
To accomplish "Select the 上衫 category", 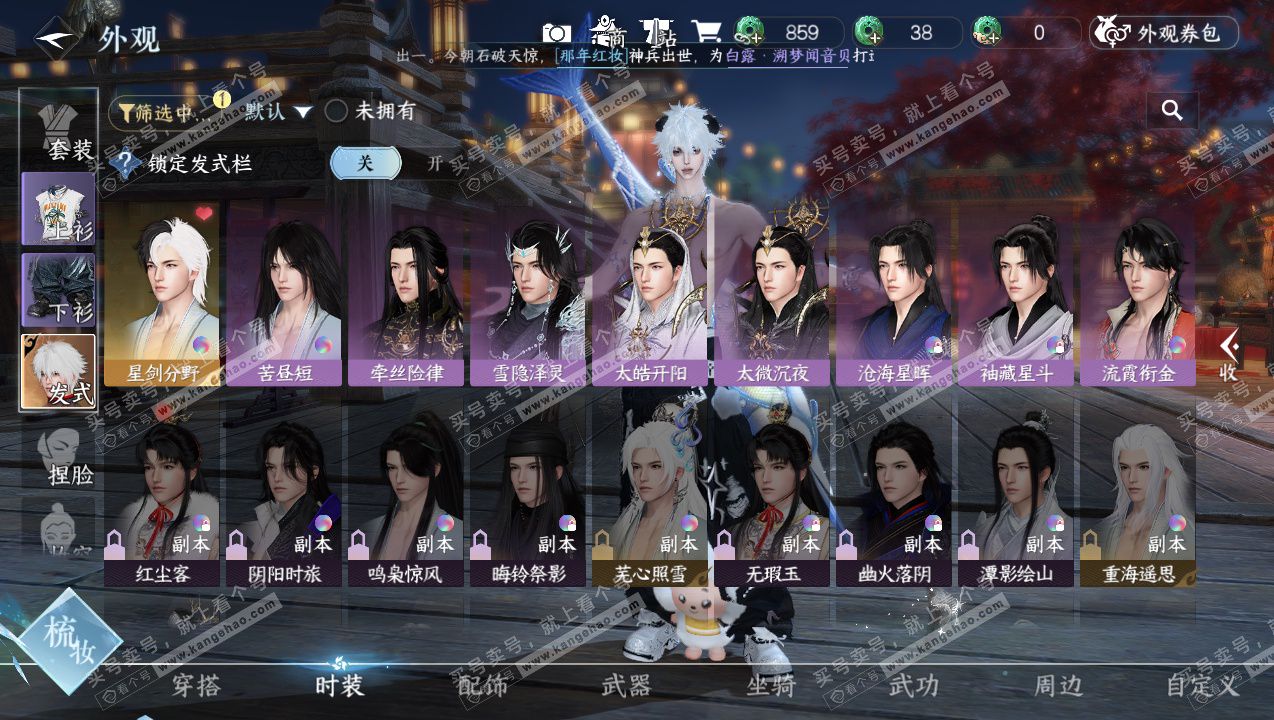I will [x=59, y=208].
